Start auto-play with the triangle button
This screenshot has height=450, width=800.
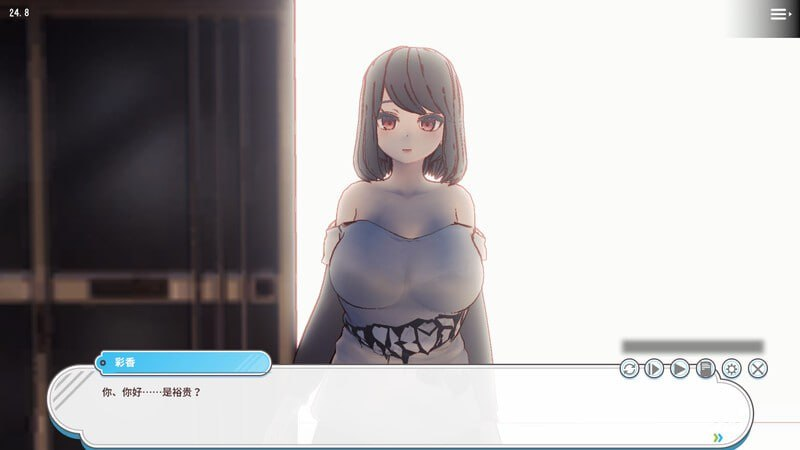[x=680, y=369]
